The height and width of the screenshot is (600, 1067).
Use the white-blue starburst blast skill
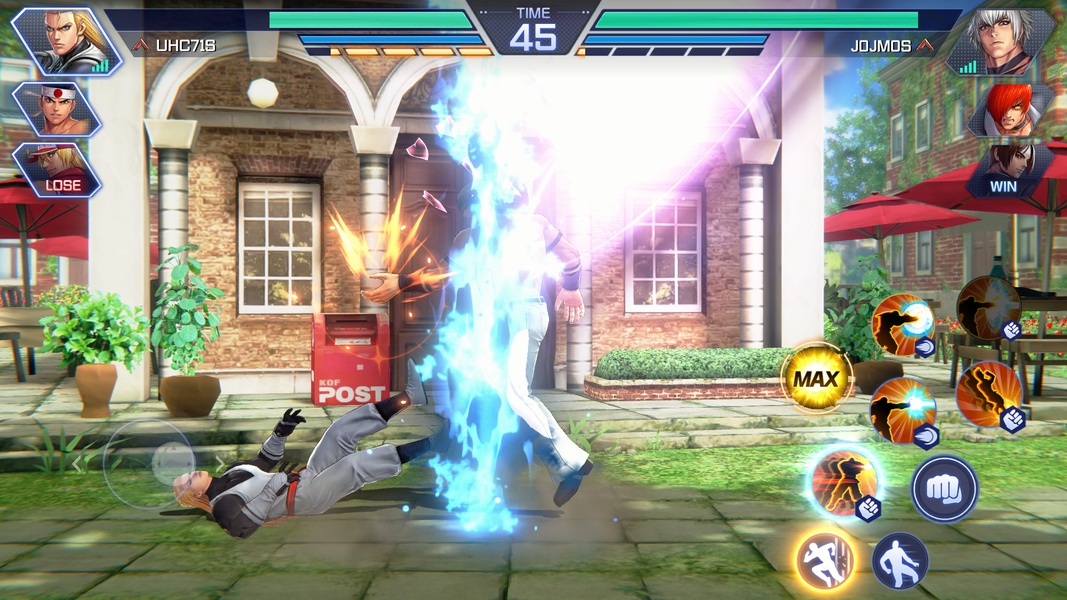click(902, 410)
